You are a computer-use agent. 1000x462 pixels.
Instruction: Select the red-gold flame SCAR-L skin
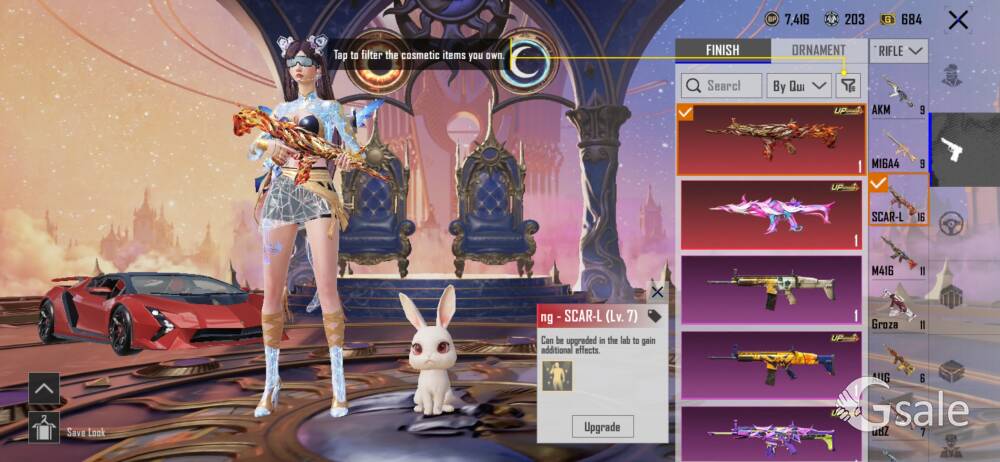coord(771,139)
